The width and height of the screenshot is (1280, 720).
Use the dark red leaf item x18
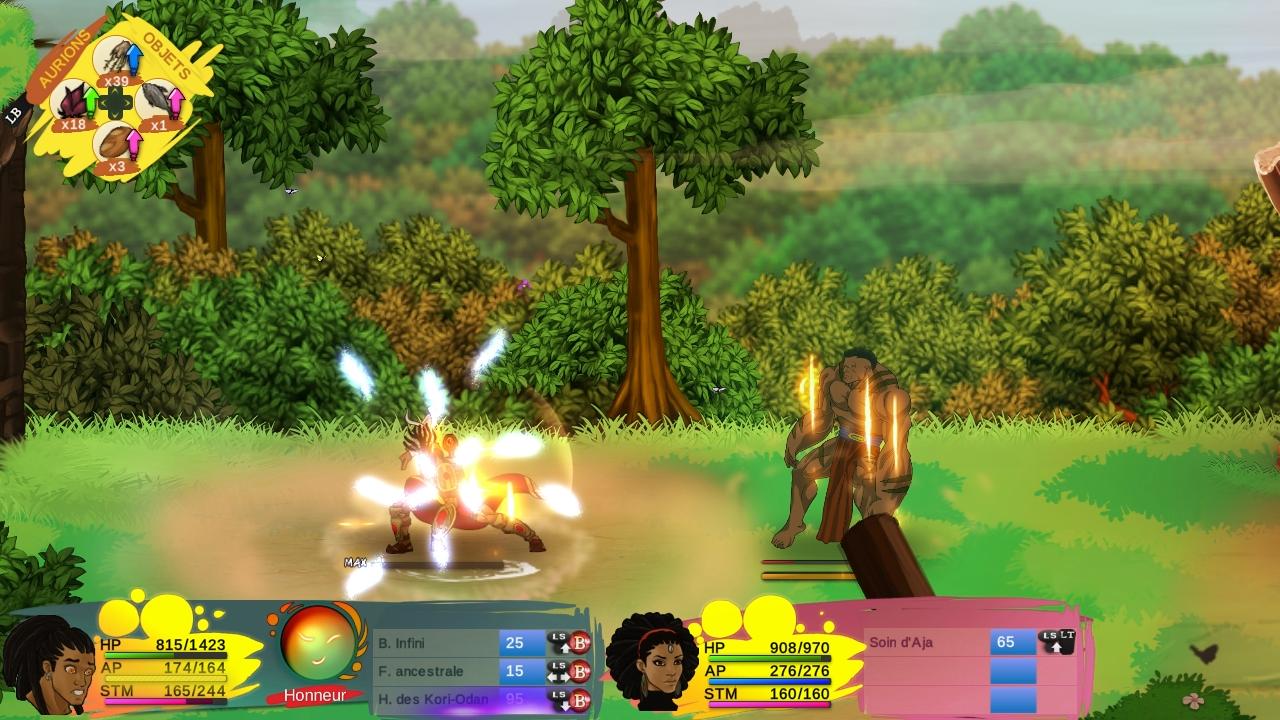coord(73,102)
